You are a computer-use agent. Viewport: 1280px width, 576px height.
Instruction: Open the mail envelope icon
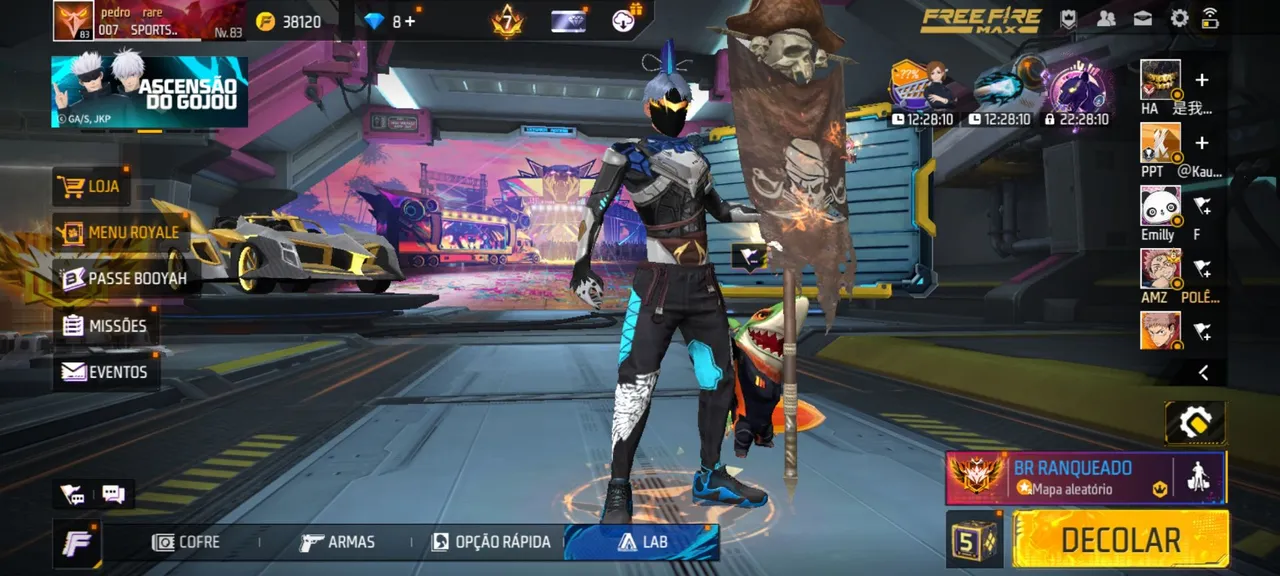1142,18
